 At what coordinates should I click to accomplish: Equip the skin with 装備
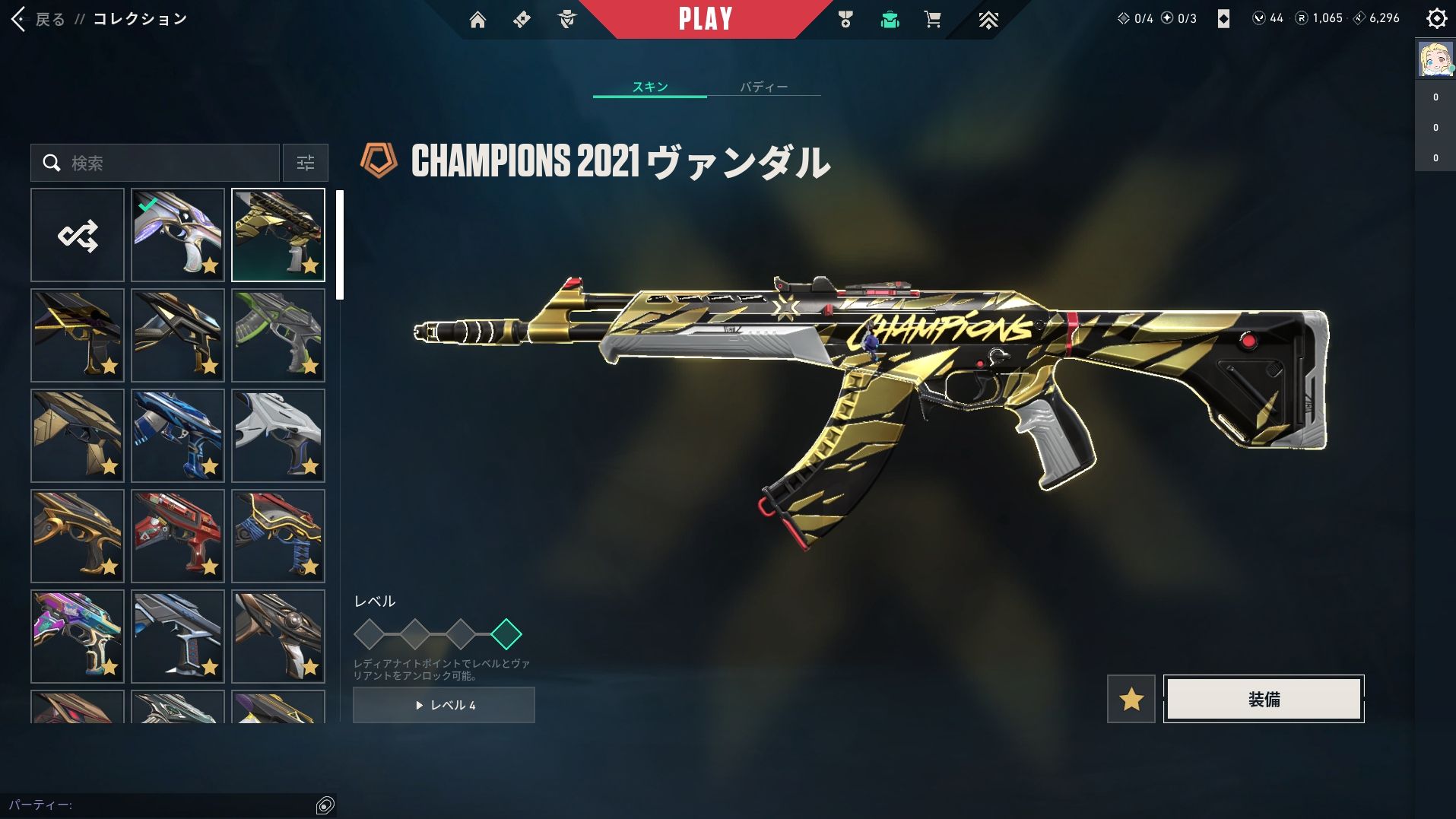(x=1264, y=699)
